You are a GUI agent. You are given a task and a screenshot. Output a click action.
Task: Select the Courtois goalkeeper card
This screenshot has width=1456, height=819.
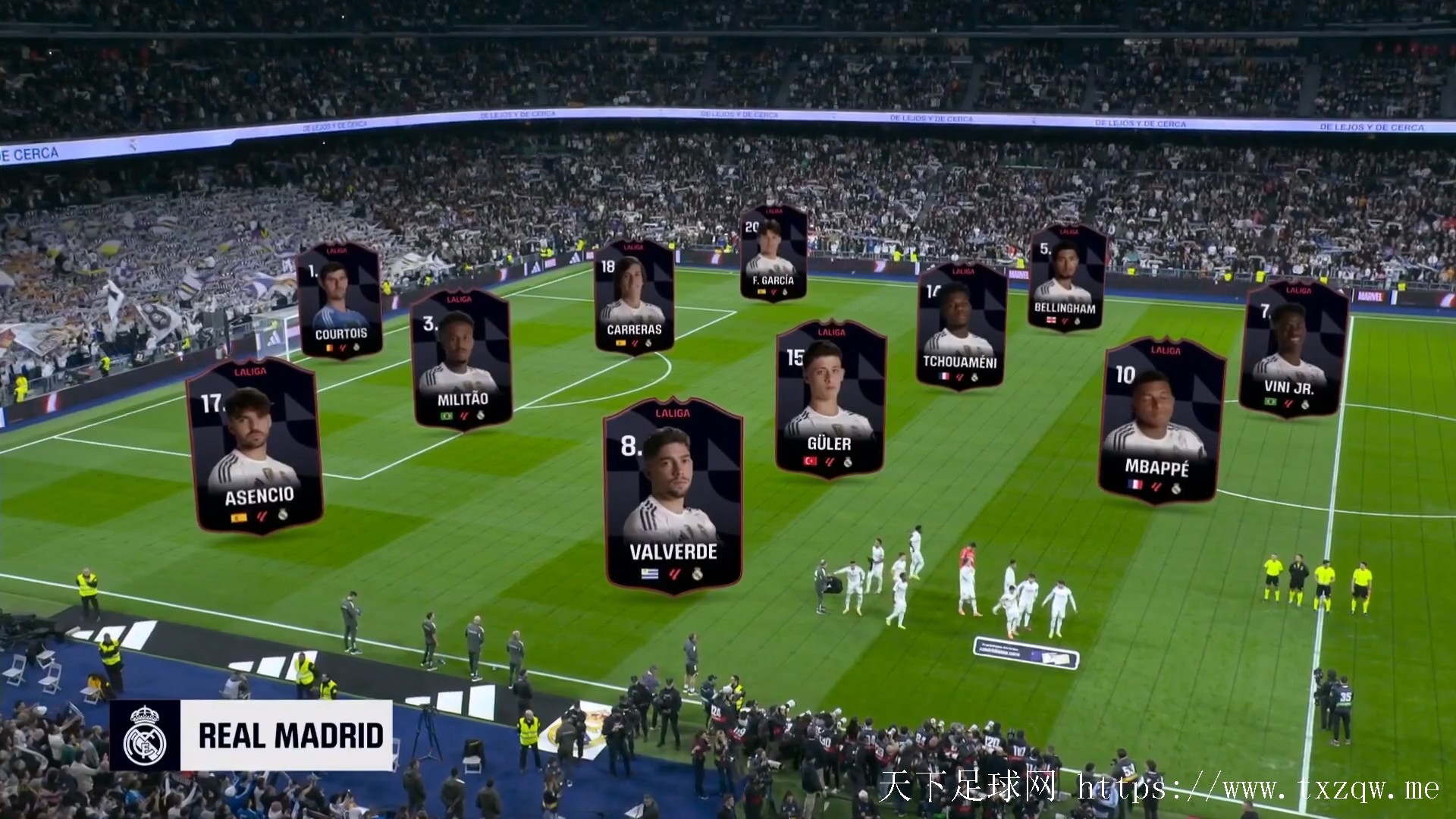[x=339, y=301]
